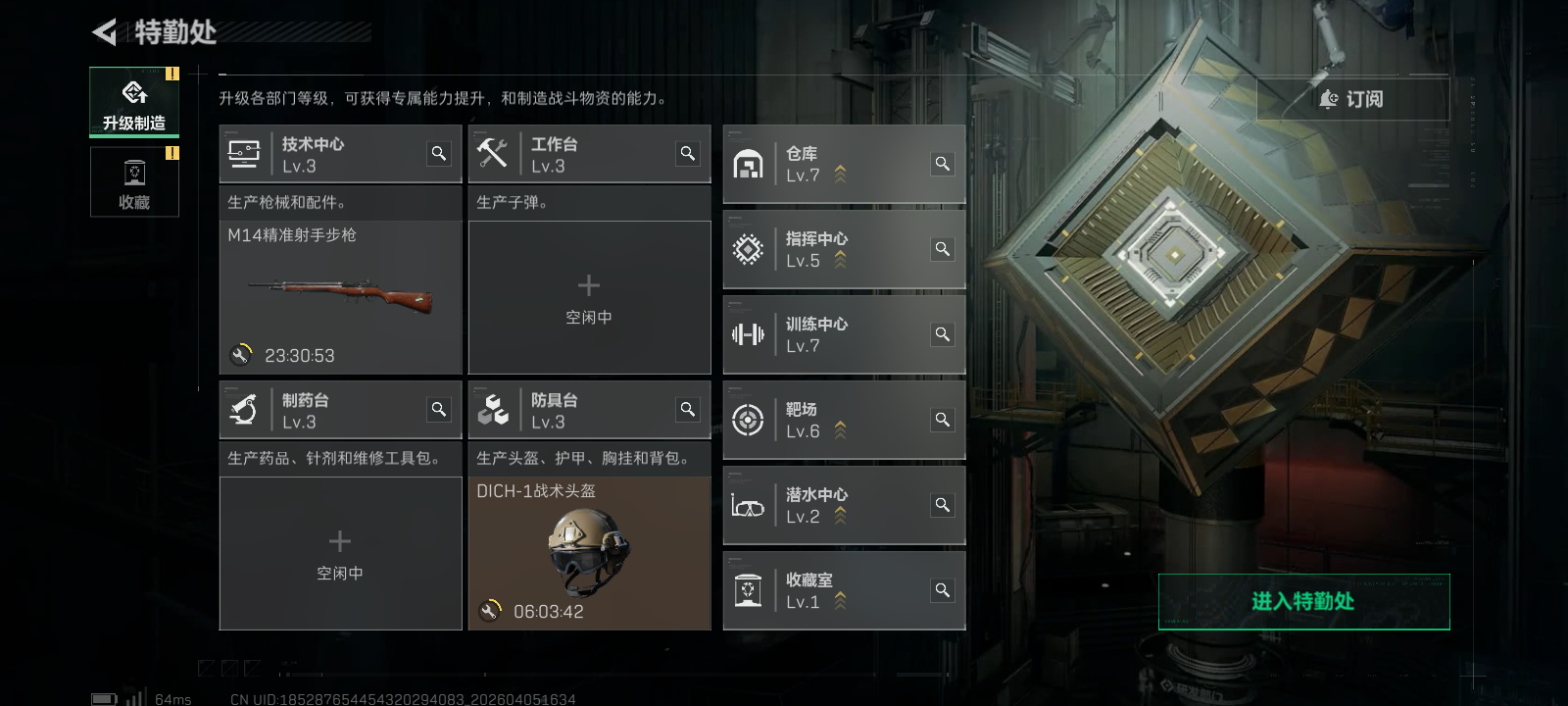Select the 仓库 warehouse icon
The image size is (1568, 706).
tap(749, 164)
